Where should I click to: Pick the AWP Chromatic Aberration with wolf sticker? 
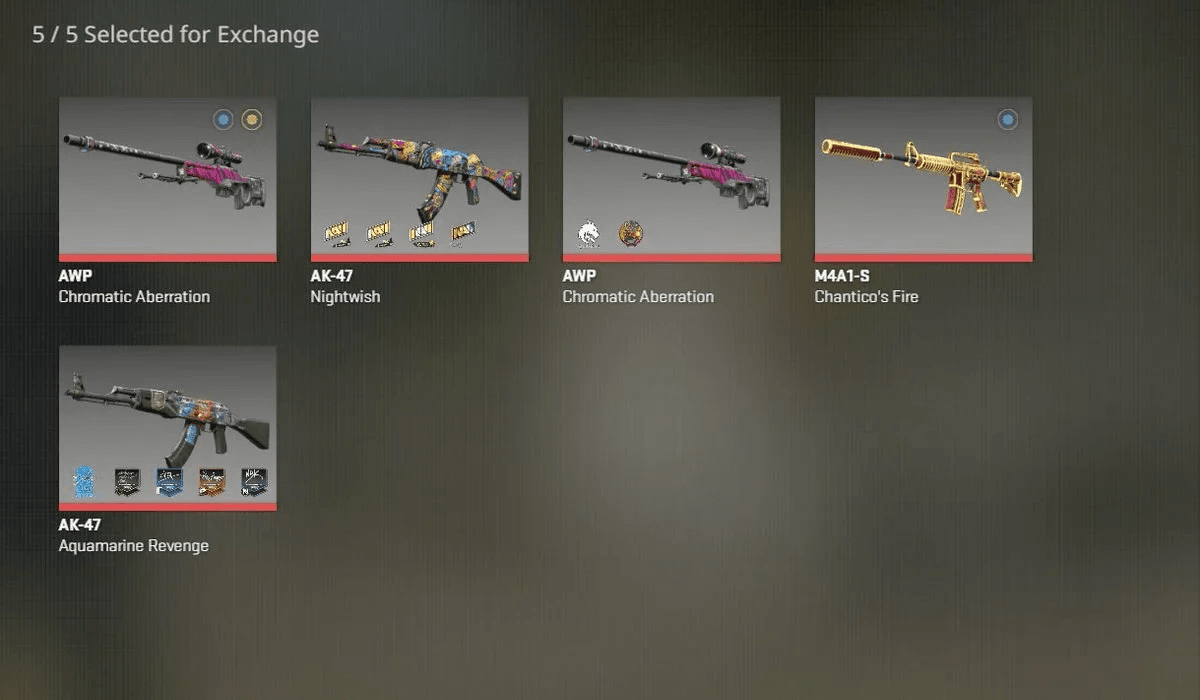(671, 178)
